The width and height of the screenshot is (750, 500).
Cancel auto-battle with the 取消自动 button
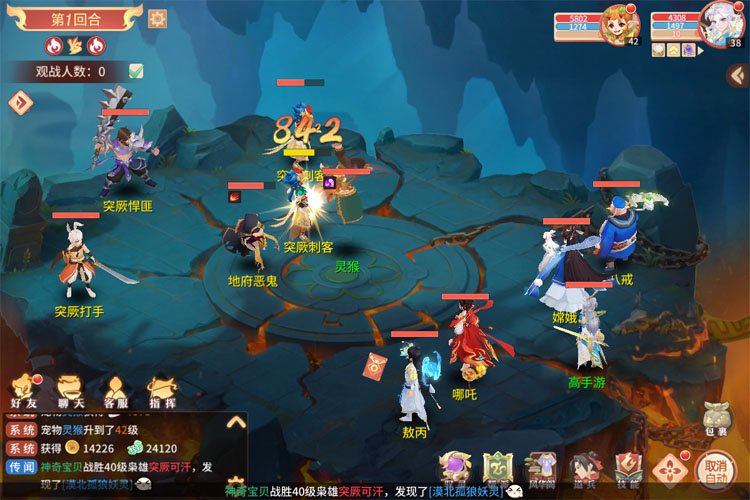click(715, 469)
